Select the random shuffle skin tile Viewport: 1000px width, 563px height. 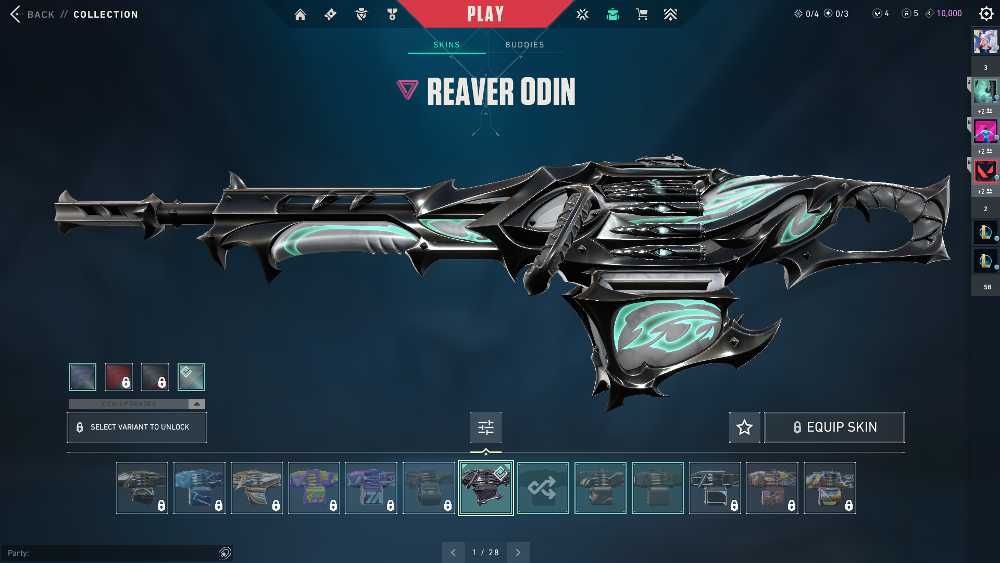coord(543,488)
